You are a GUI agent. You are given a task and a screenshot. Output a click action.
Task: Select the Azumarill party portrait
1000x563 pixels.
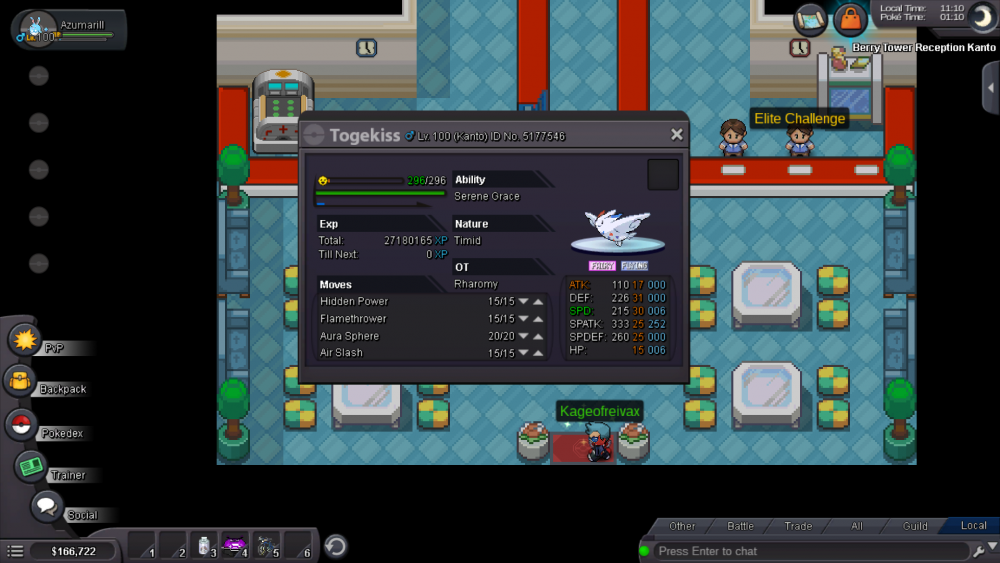coord(29,29)
